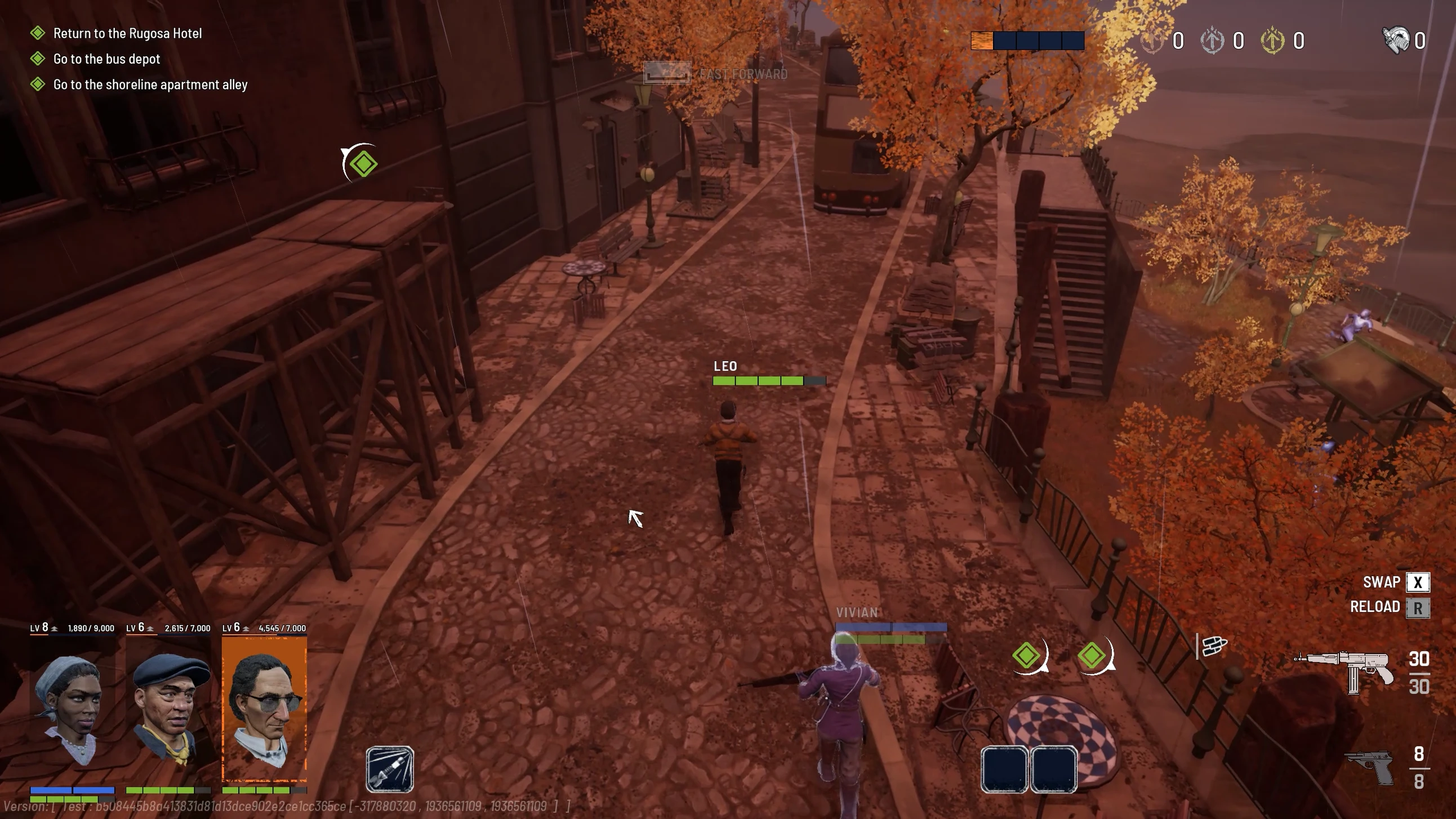
Task: Select the Go to the bus depot objective
Action: [106, 59]
